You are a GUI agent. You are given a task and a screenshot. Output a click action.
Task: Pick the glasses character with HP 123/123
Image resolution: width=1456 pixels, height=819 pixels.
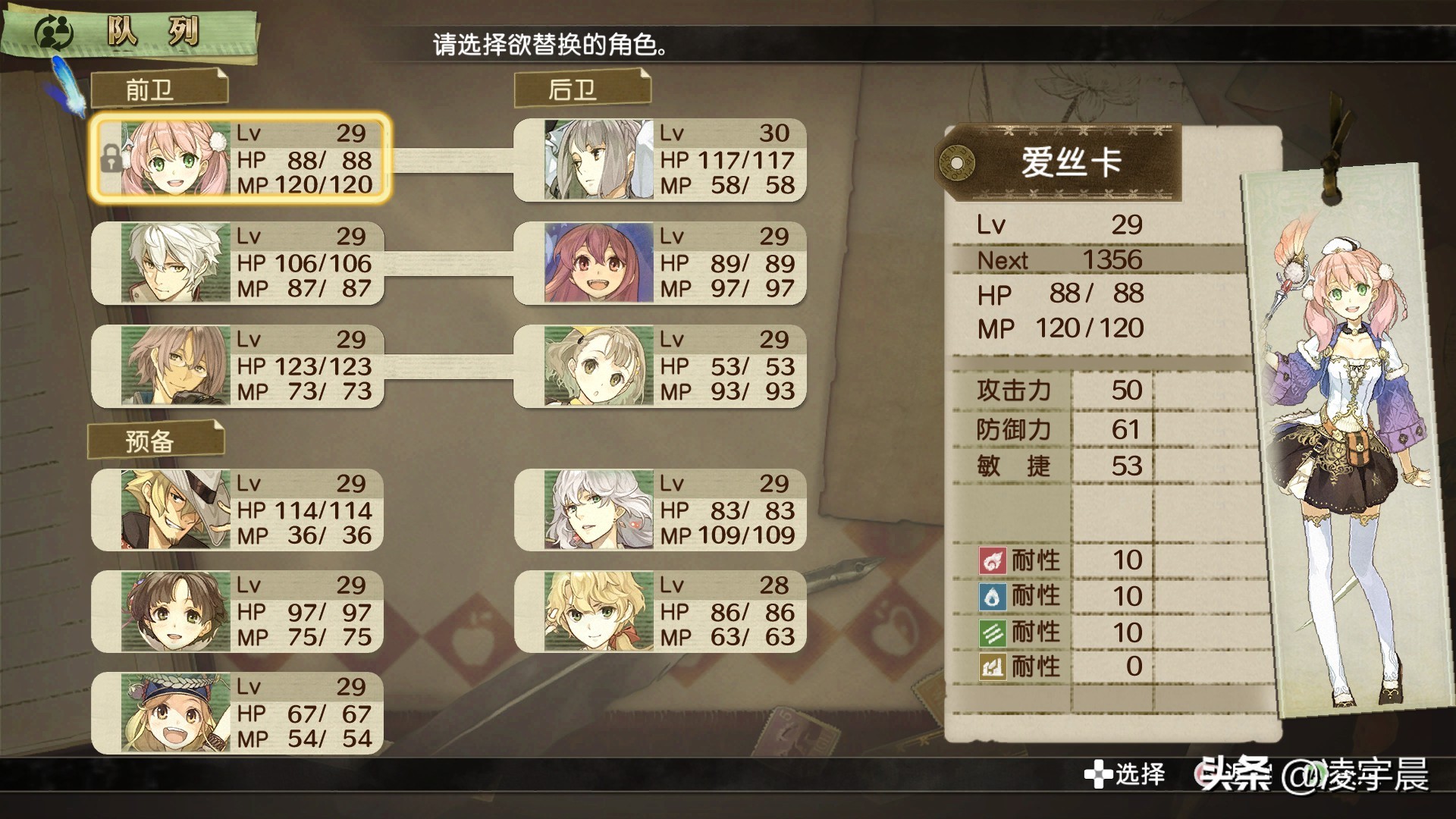[238, 366]
